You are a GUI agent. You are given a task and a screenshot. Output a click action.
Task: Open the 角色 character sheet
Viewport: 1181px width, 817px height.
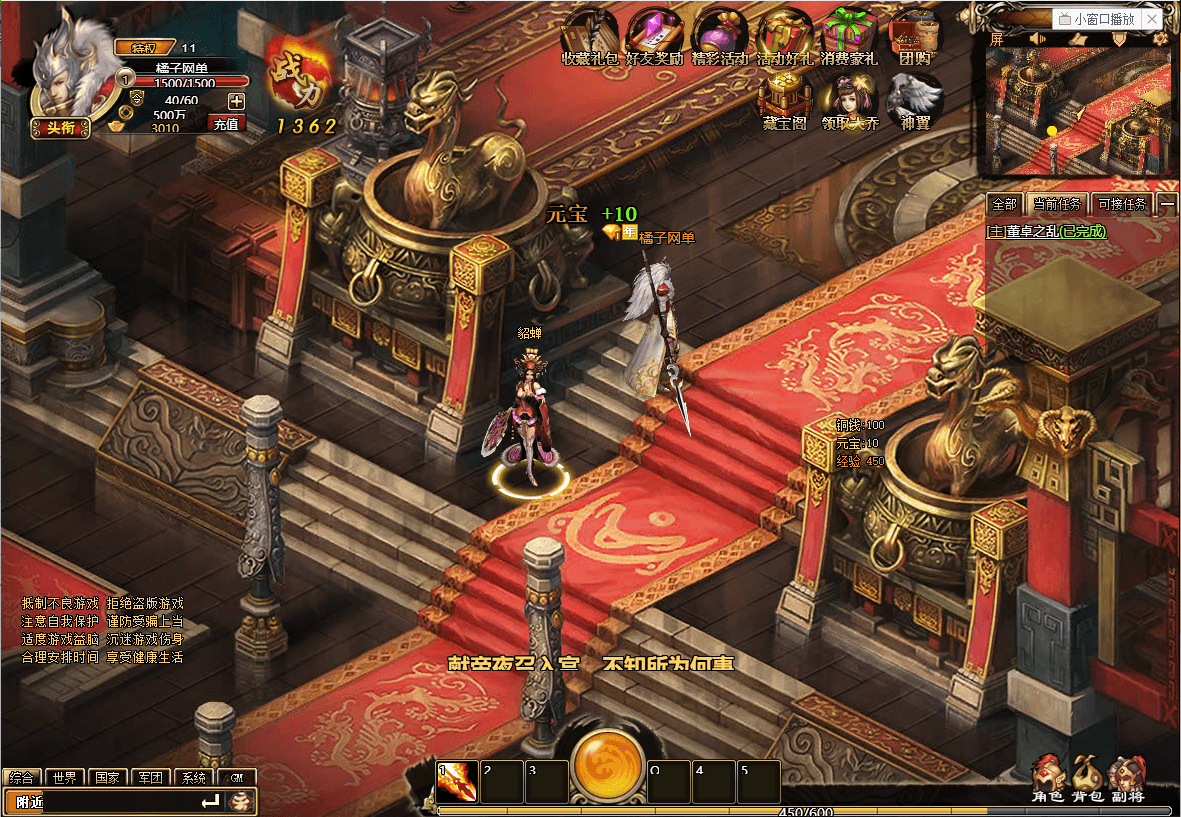coord(1048,778)
